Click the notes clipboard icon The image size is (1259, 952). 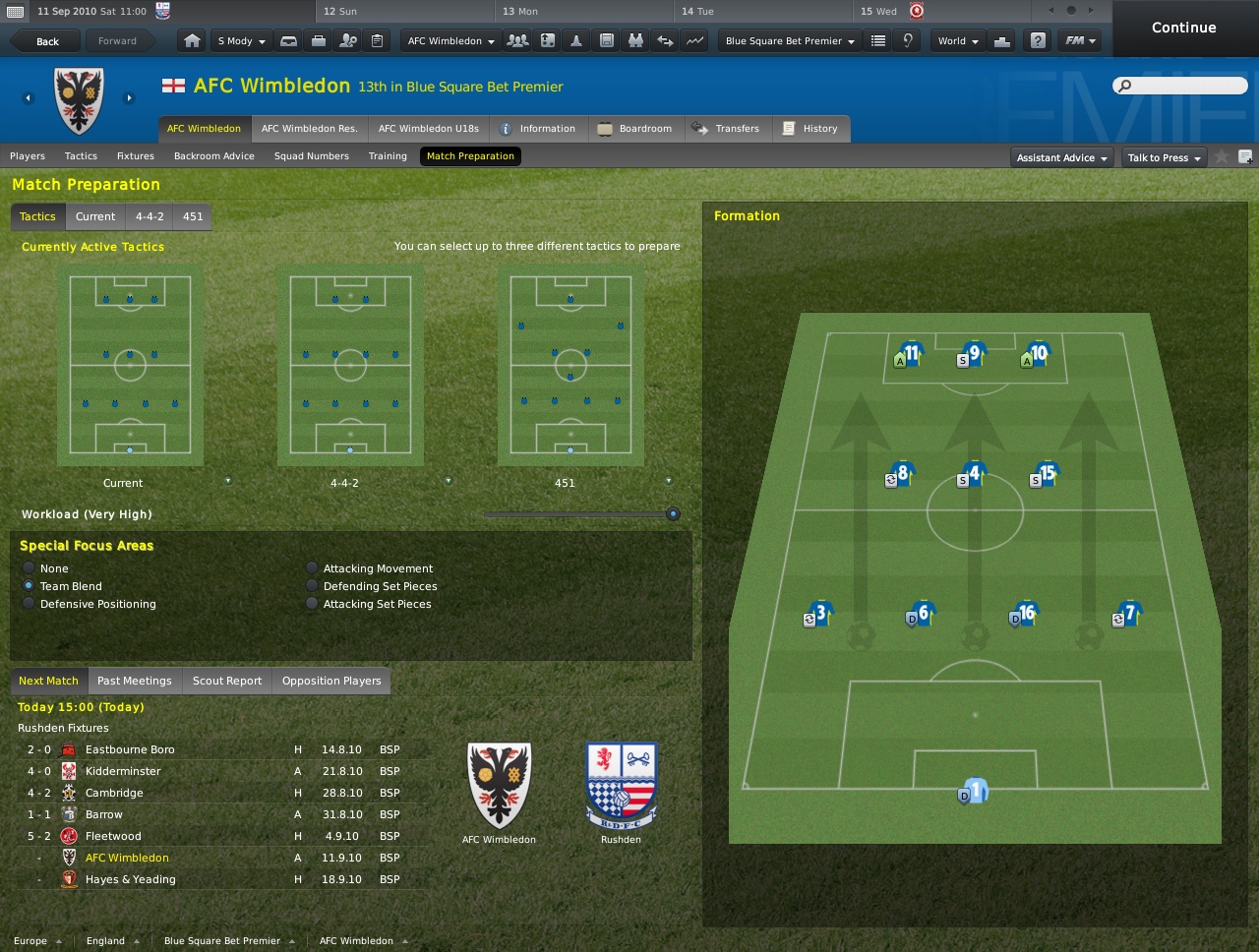click(x=377, y=40)
